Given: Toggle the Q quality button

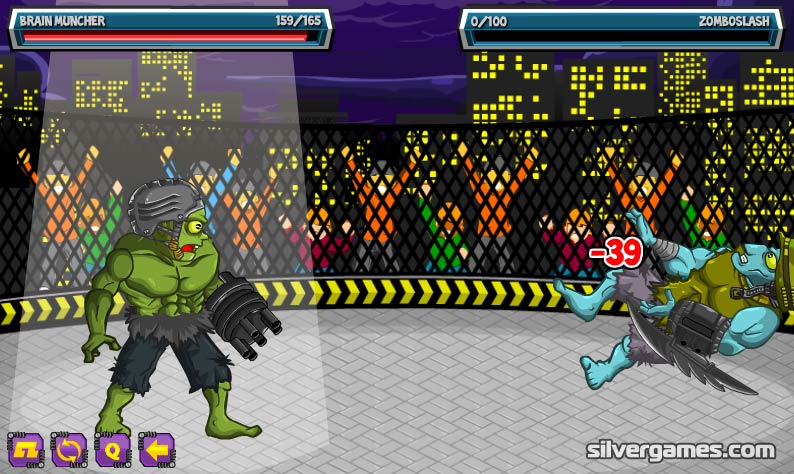Looking at the screenshot, I should click(x=112, y=449).
